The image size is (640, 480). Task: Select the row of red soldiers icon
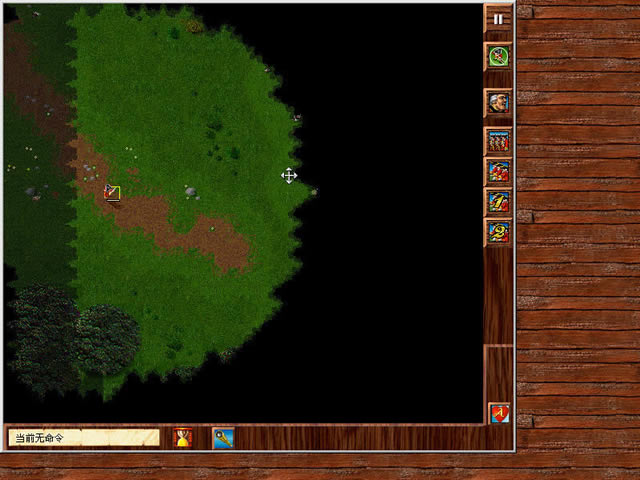498,141
